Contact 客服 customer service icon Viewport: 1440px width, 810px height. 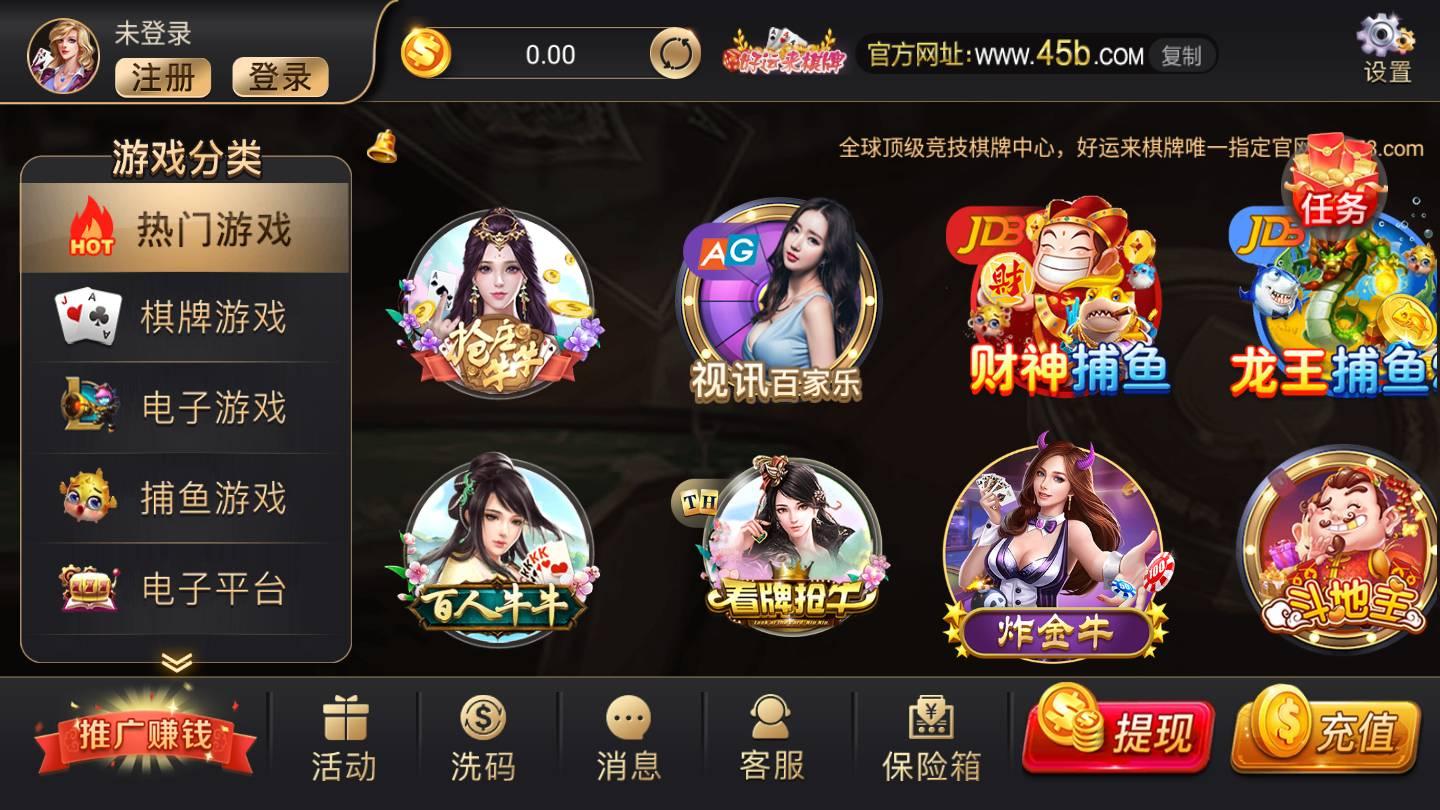coord(768,715)
